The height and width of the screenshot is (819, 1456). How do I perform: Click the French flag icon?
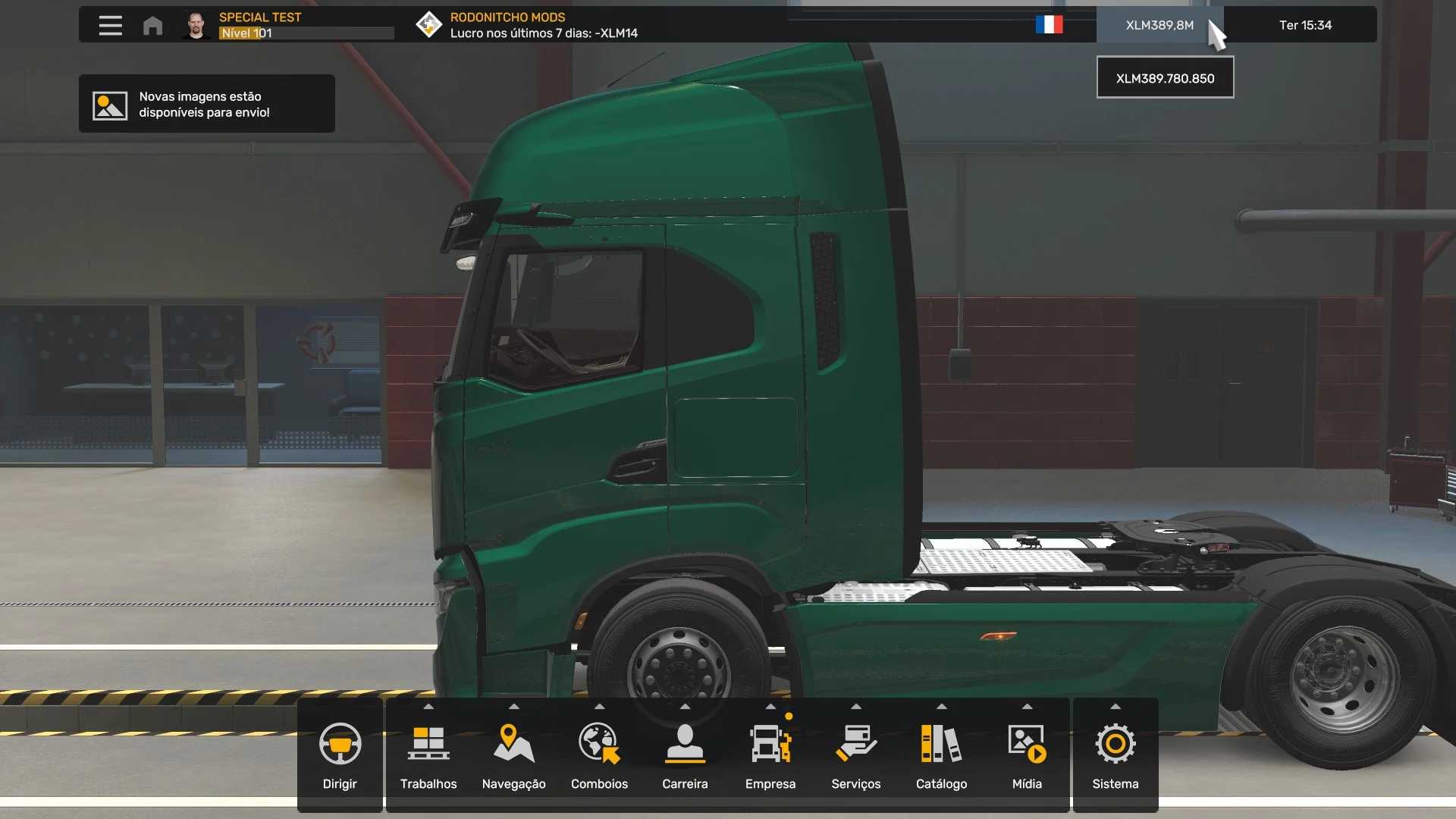tap(1049, 25)
